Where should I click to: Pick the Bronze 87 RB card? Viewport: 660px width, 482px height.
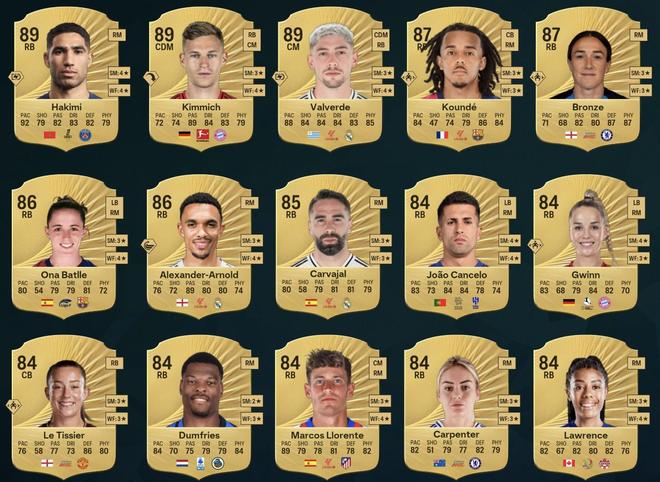(588, 79)
